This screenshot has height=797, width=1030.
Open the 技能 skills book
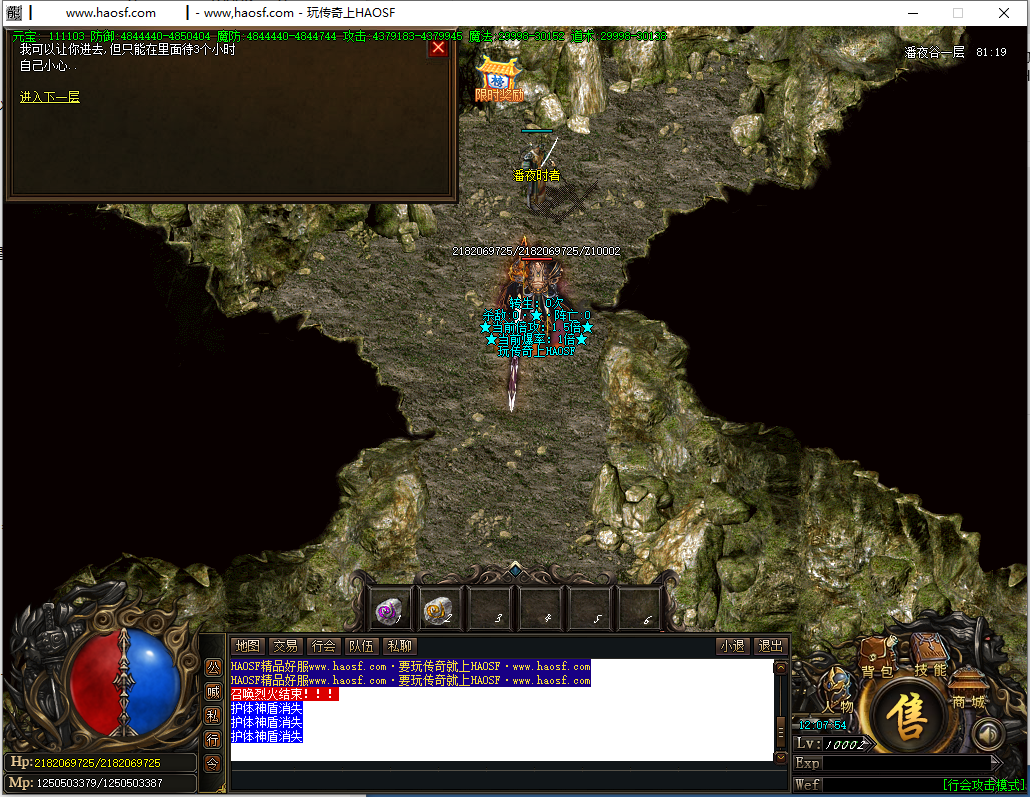[x=929, y=657]
